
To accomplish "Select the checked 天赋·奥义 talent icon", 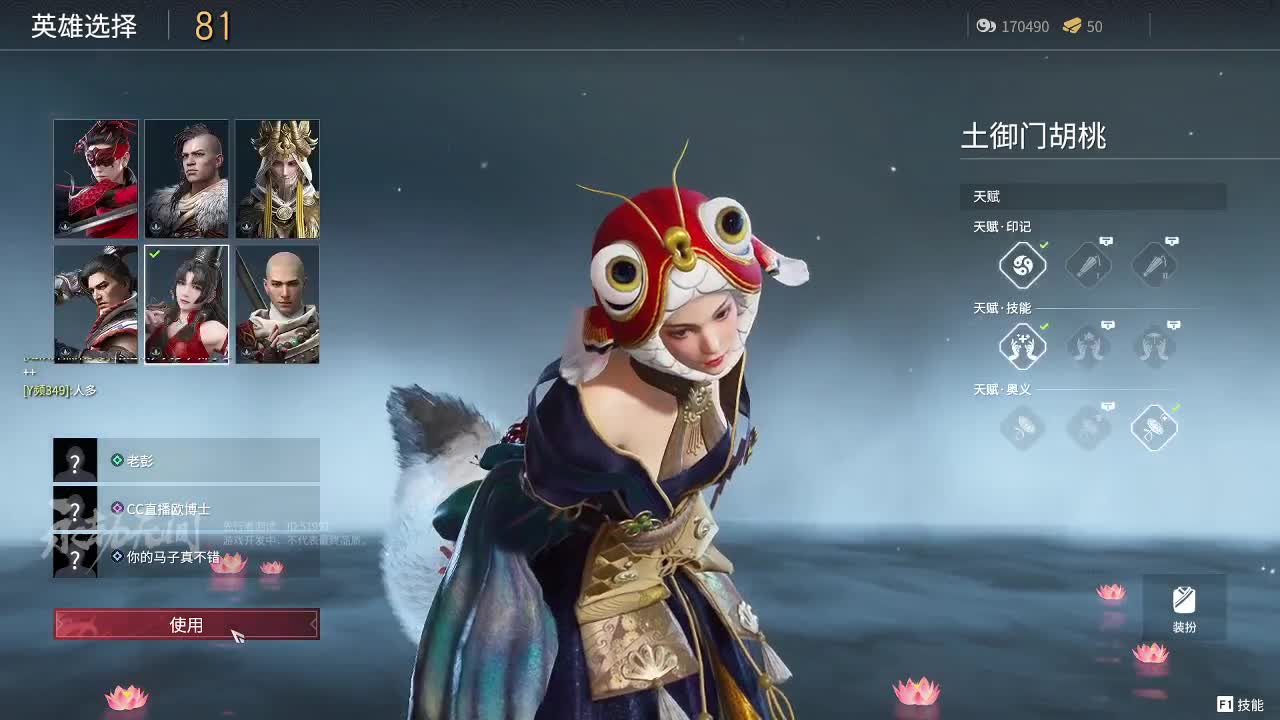I will point(1154,428).
